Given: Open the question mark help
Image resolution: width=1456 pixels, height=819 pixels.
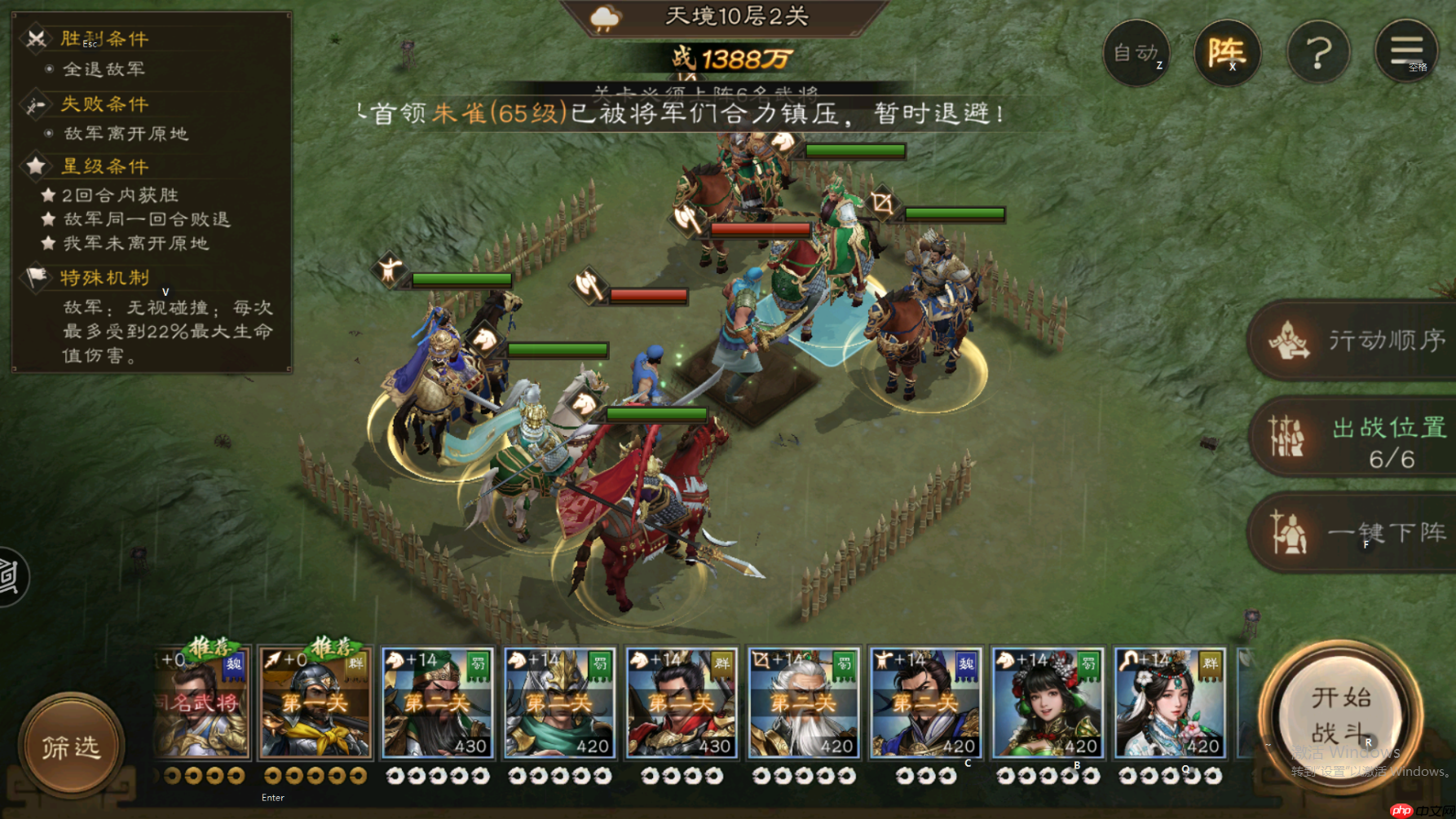Looking at the screenshot, I should (x=1318, y=53).
